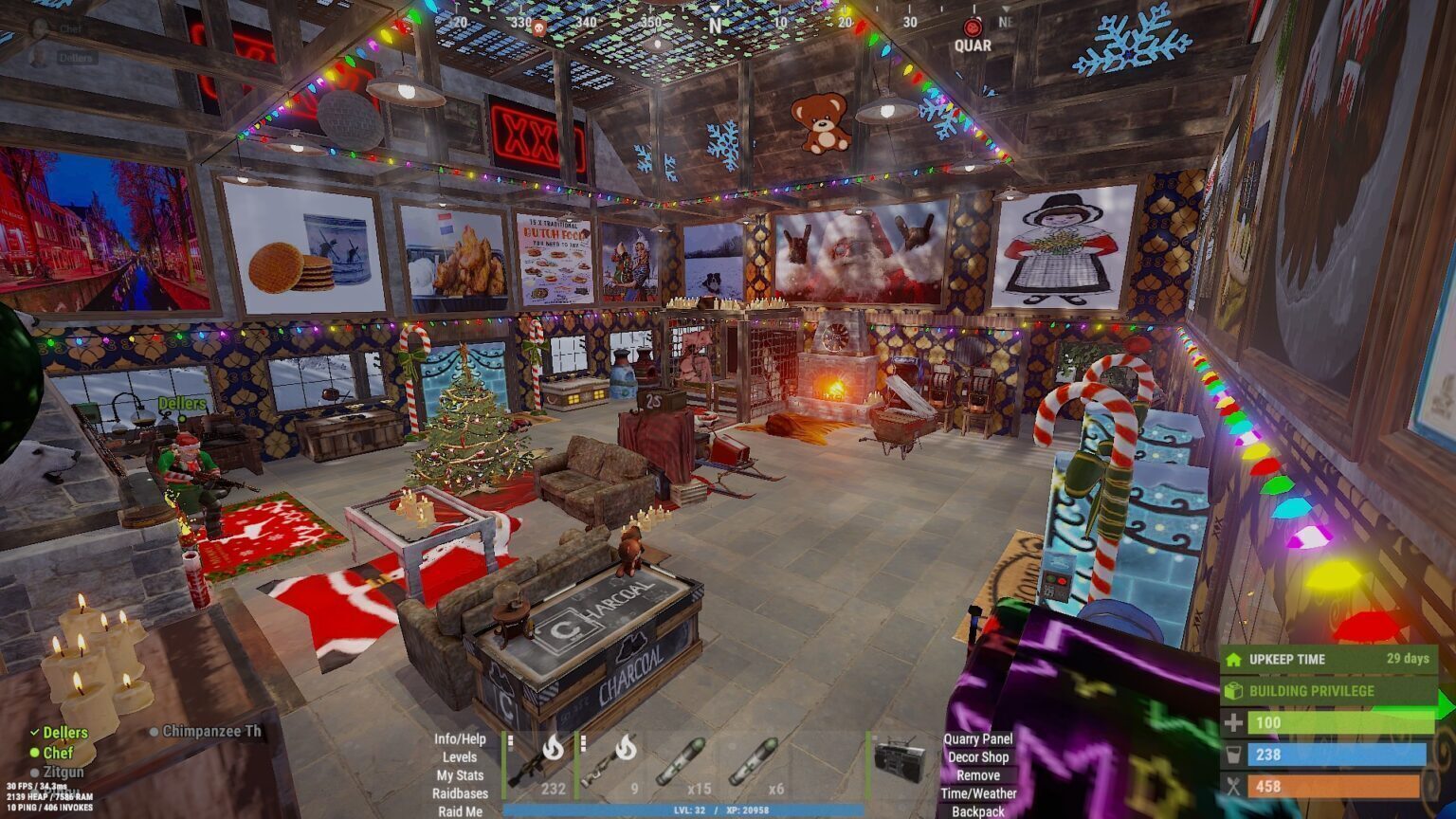Click teammate Zitgun in the team list
Screen dimensions: 1456x819
[x=64, y=773]
